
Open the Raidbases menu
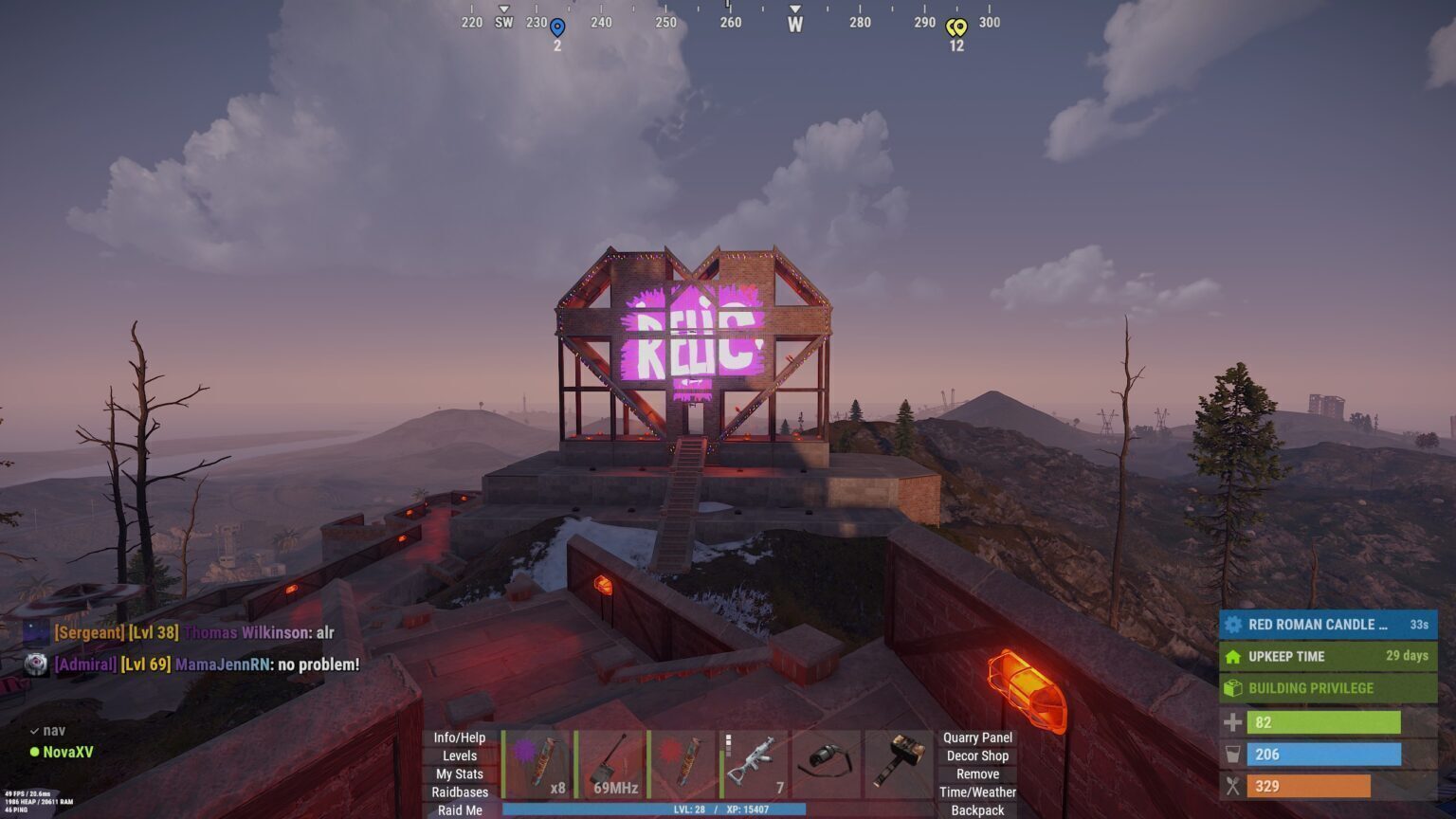click(460, 792)
